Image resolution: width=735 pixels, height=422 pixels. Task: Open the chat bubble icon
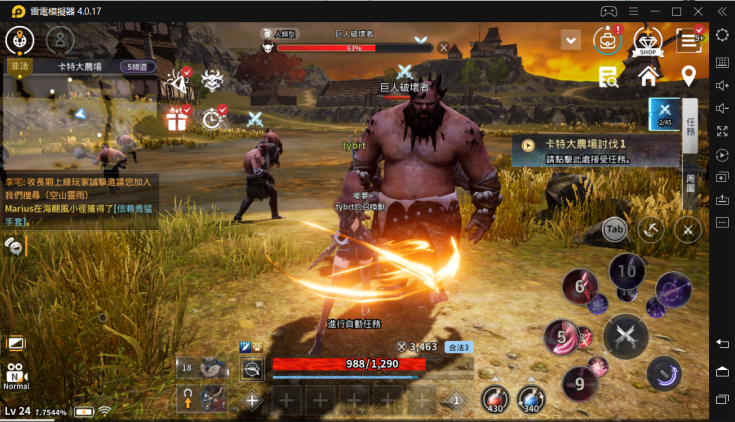click(x=14, y=245)
